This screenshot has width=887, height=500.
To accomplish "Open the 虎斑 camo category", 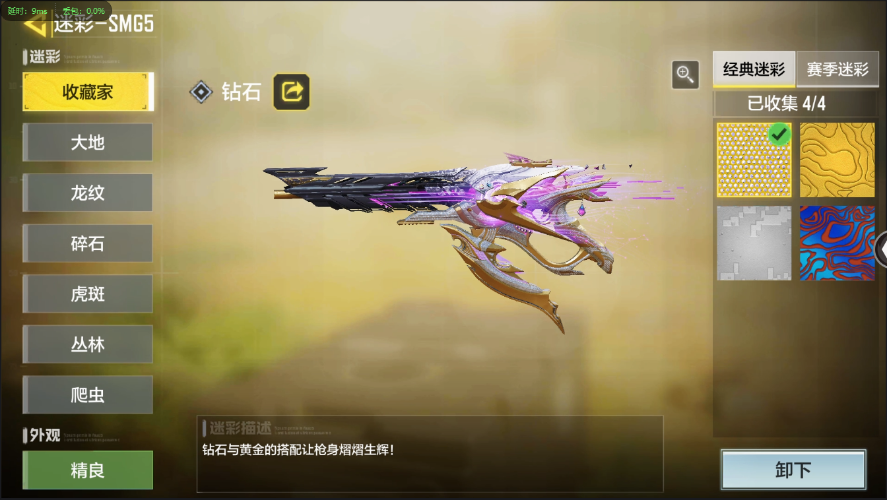I will click(x=88, y=294).
